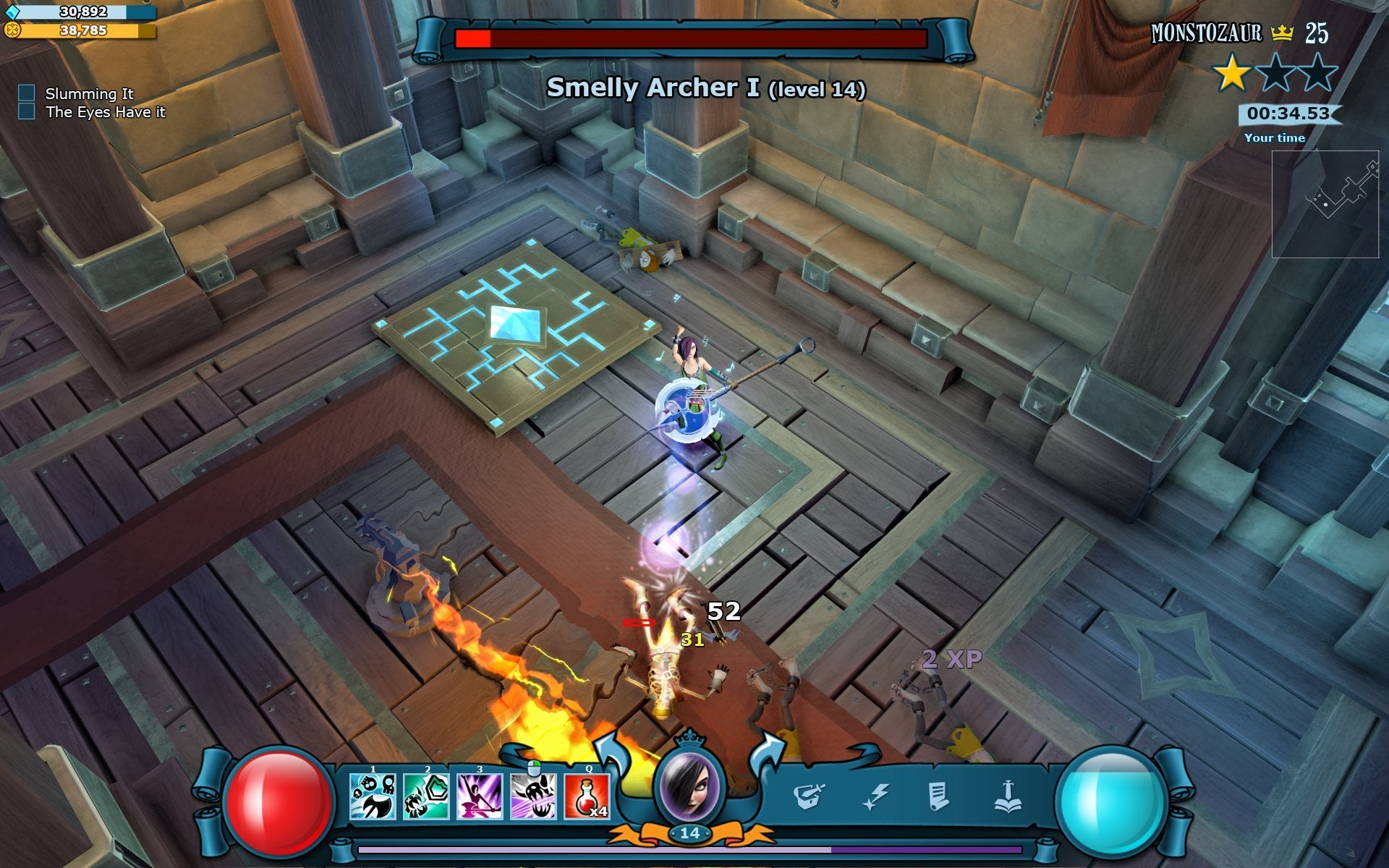Open the inventory chest icon

(809, 796)
